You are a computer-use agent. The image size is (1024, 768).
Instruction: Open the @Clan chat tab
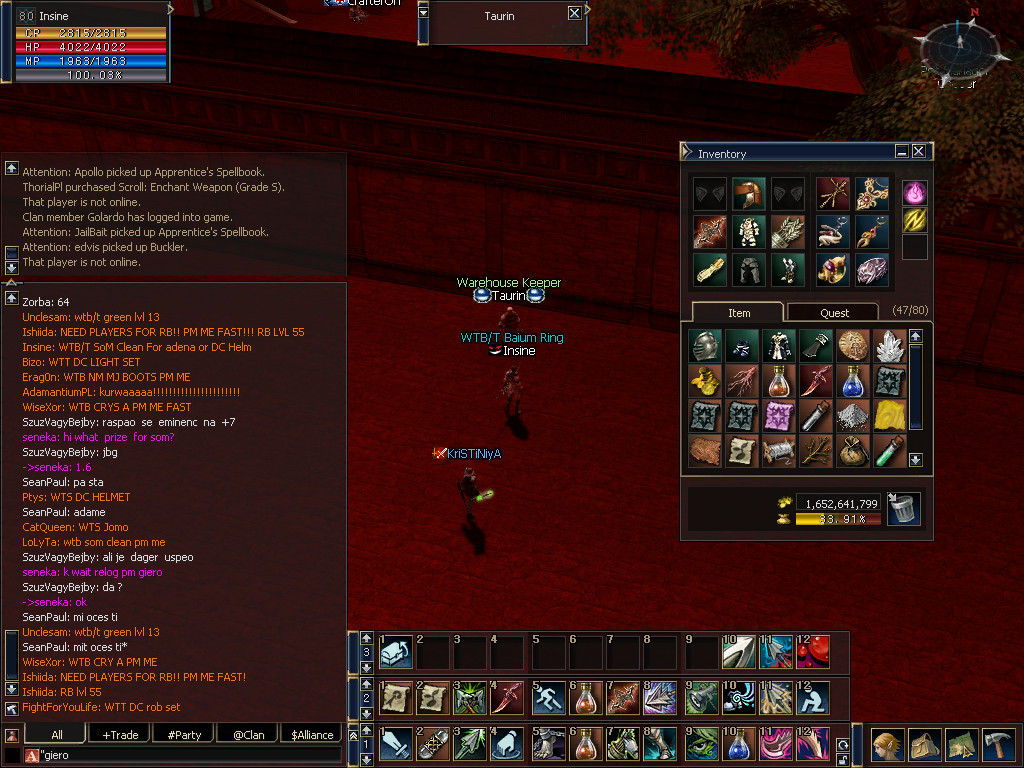pyautogui.click(x=248, y=735)
